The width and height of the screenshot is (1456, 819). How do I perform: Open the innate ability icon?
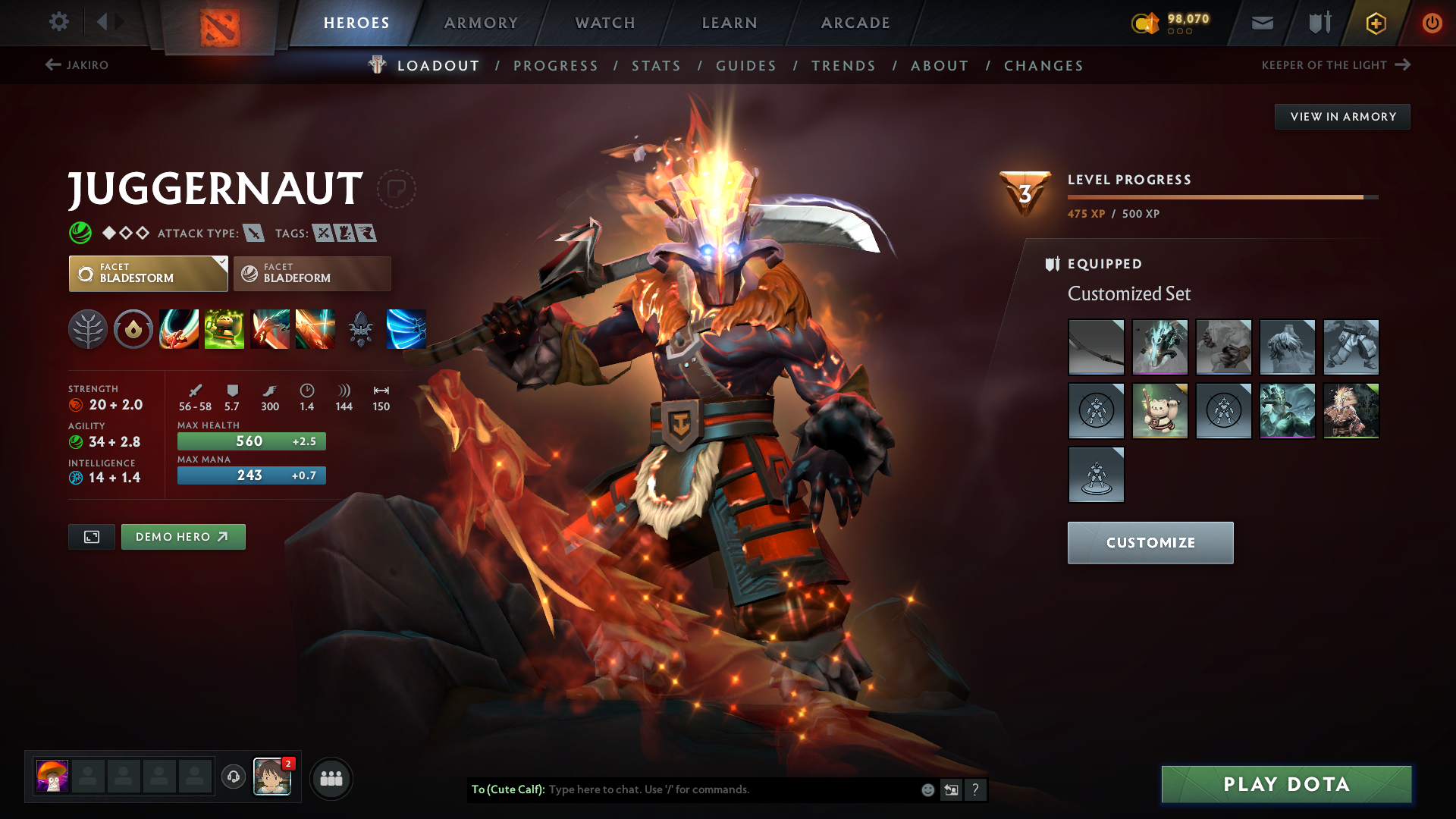coord(133,329)
